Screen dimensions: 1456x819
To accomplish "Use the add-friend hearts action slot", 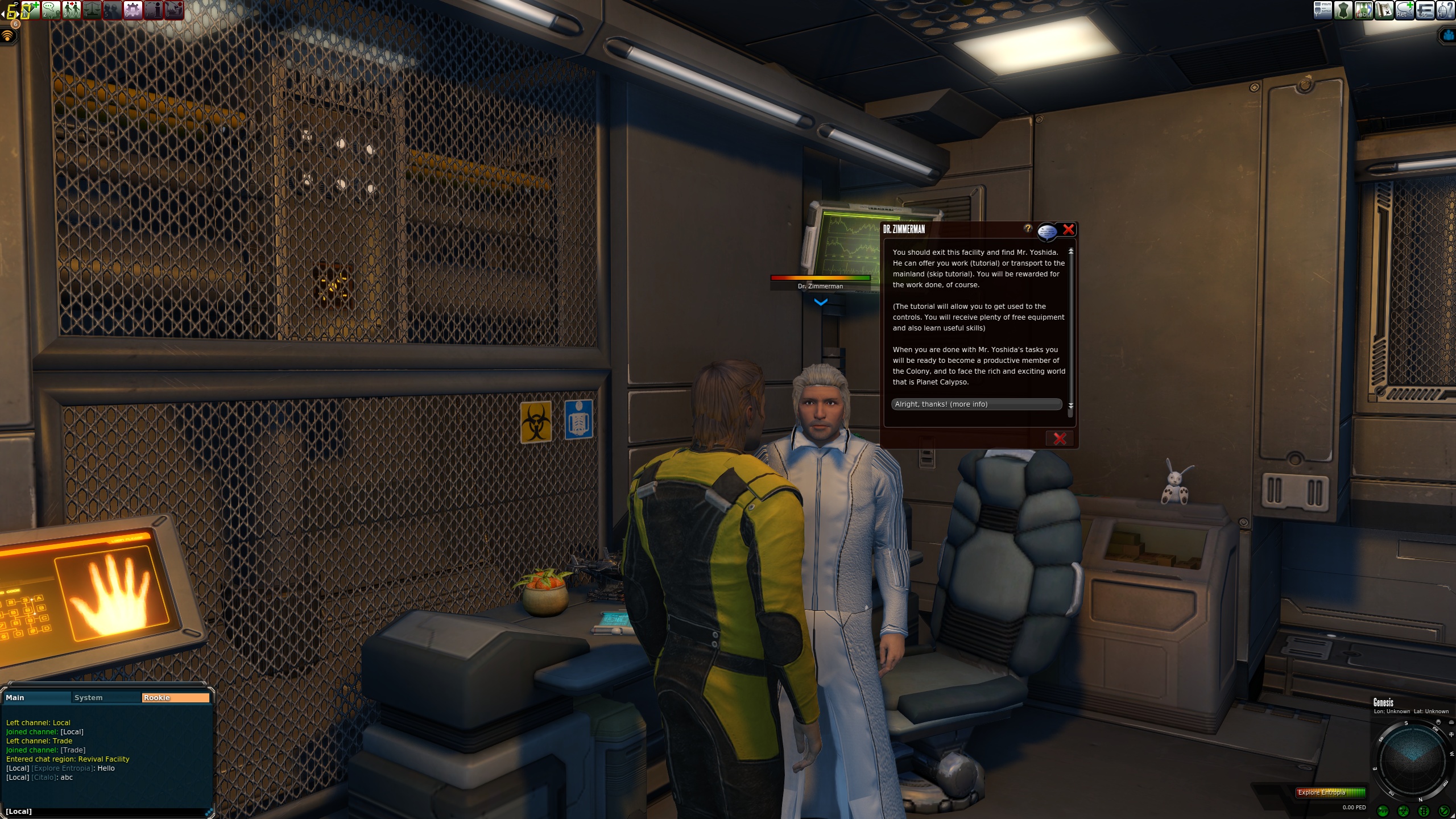I will [x=30, y=10].
